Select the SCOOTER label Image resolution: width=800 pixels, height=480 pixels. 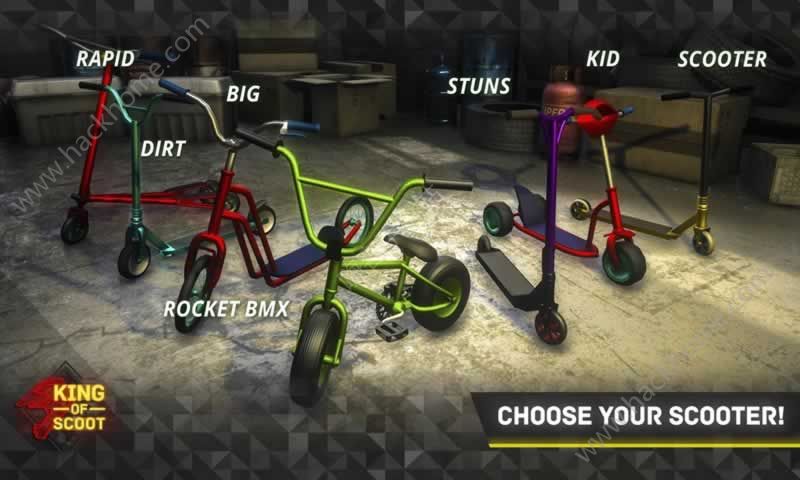[722, 59]
